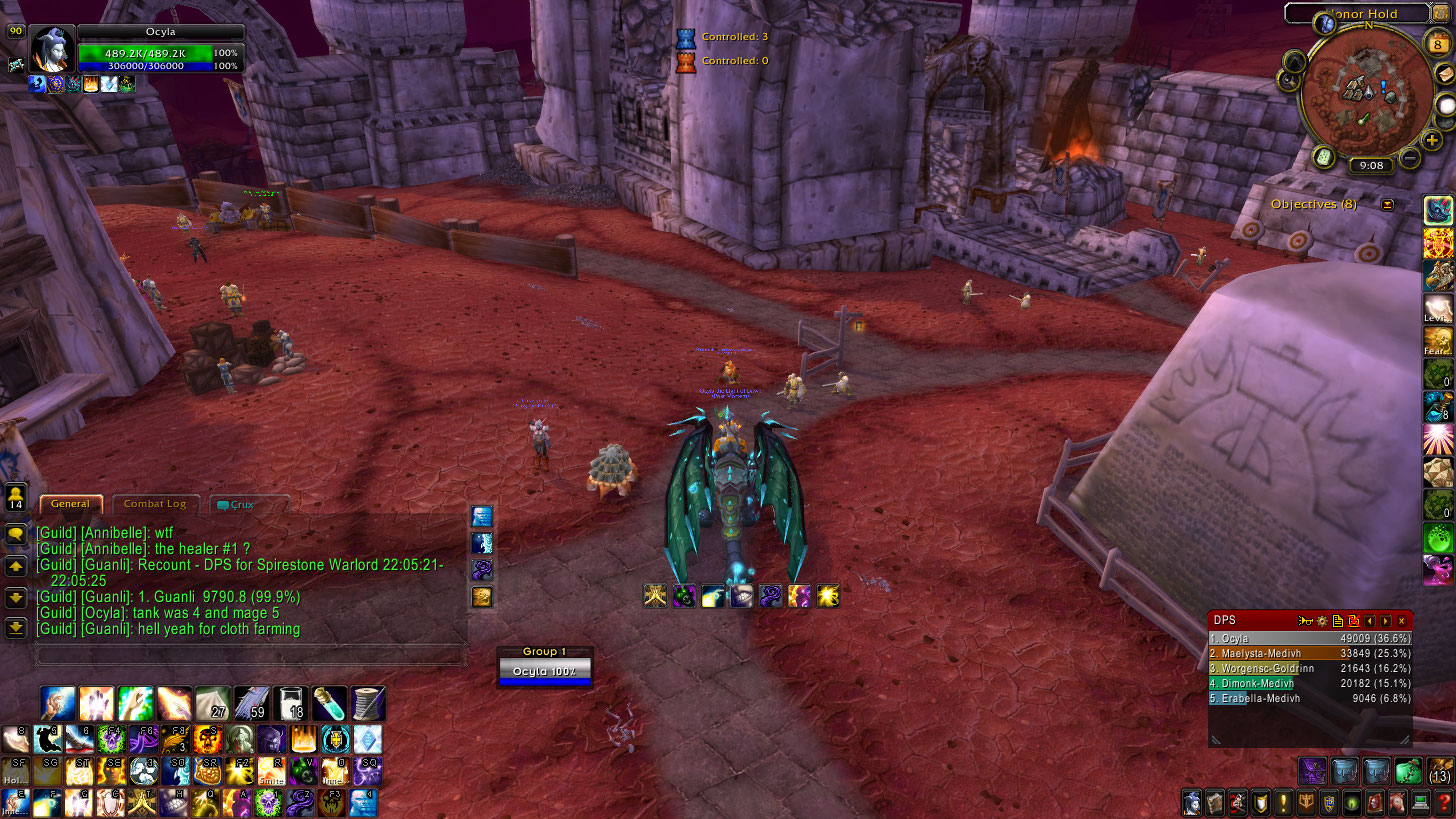Open the backpack showing 13 free slots

pos(1439,771)
